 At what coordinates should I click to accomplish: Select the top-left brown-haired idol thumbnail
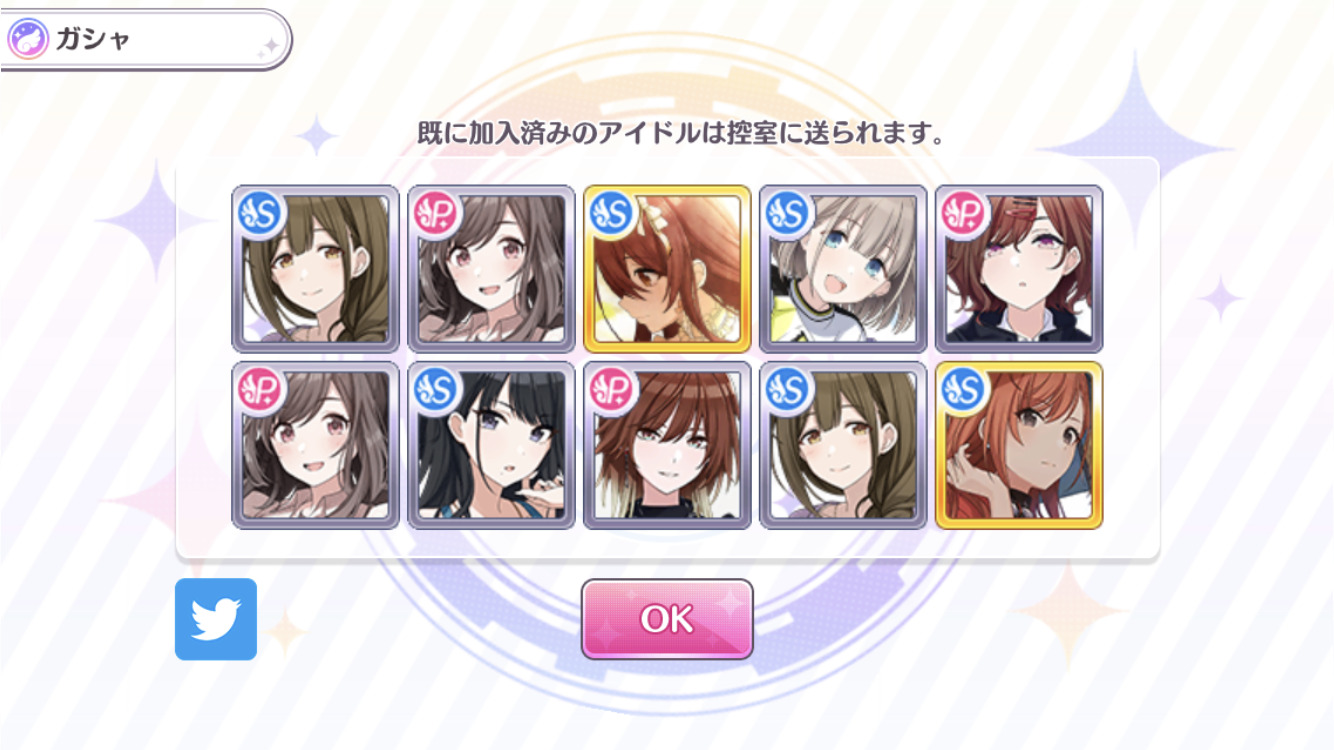coord(315,270)
